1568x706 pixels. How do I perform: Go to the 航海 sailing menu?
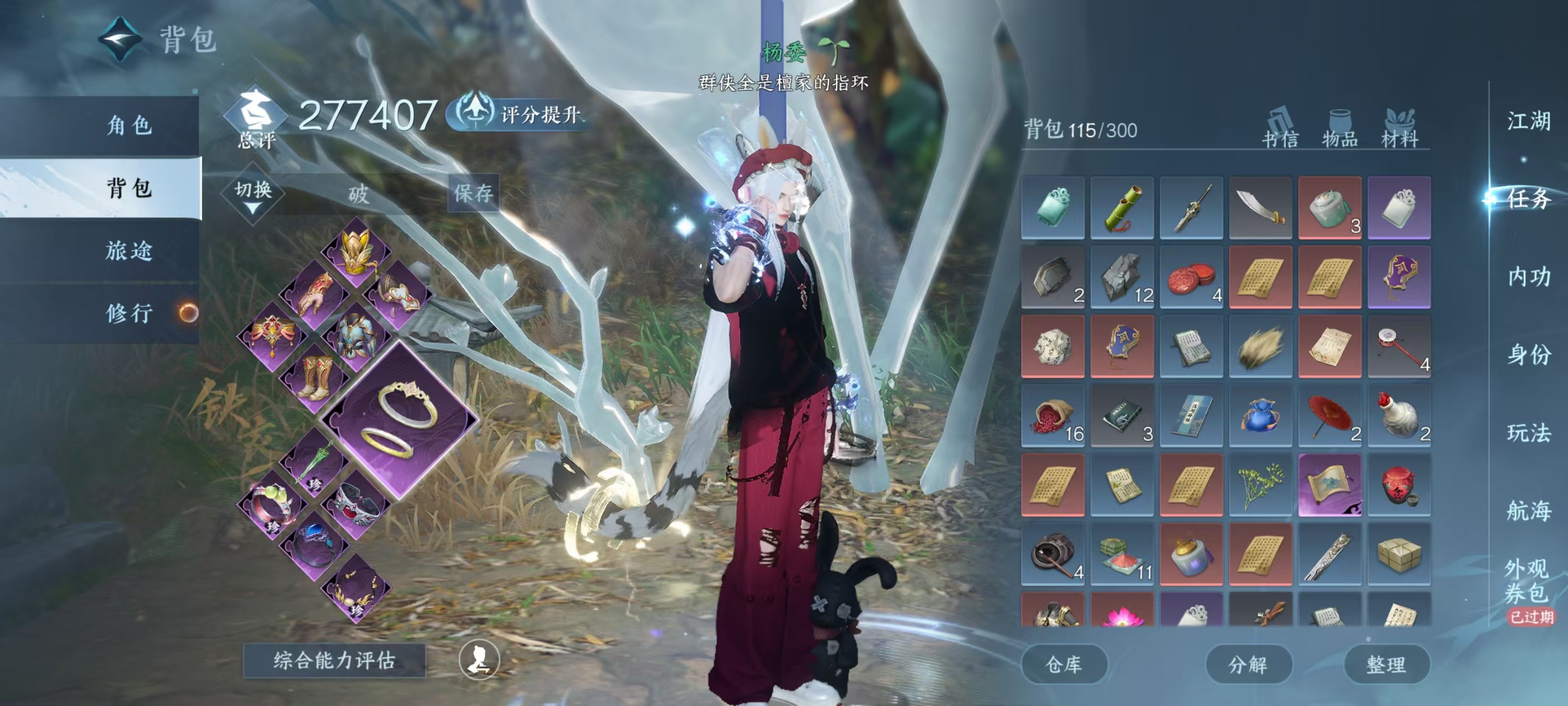[1528, 510]
